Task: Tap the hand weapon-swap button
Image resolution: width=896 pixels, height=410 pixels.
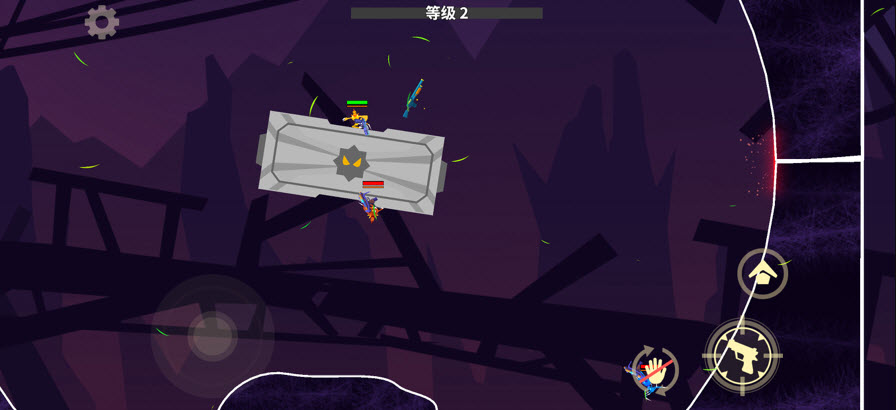Action: (656, 370)
